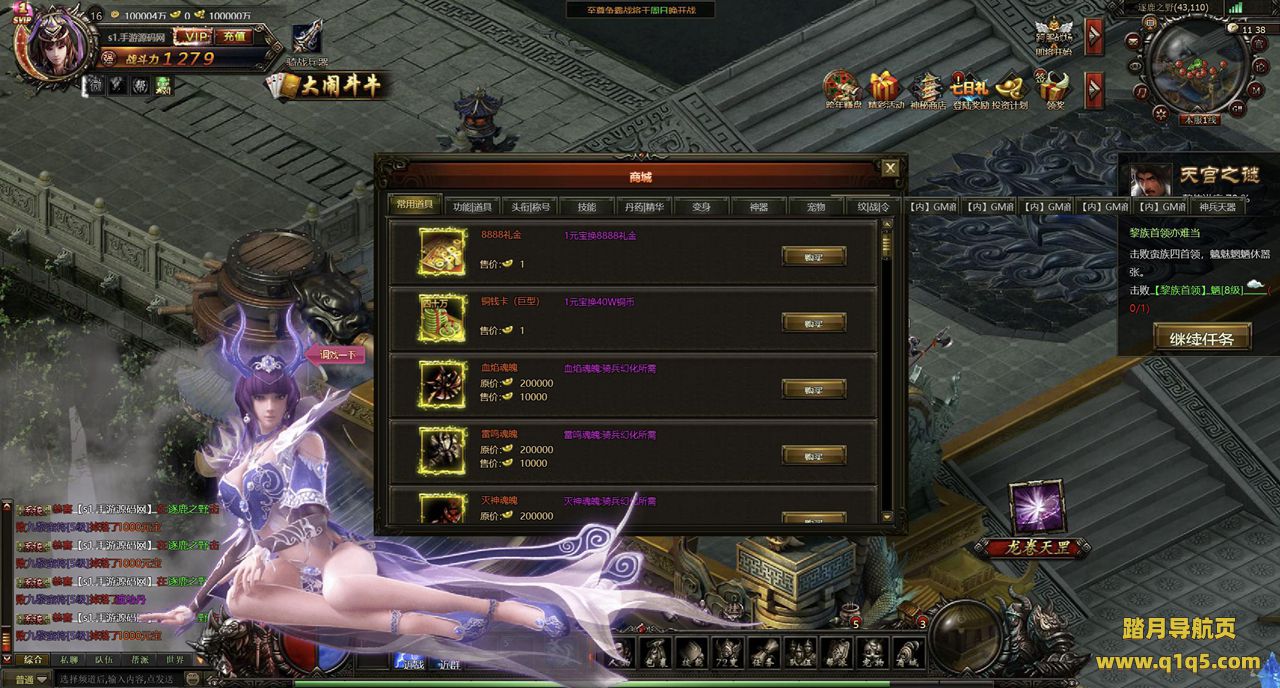
Task: Switch to the 功能道具 shop tab
Action: tap(472, 207)
